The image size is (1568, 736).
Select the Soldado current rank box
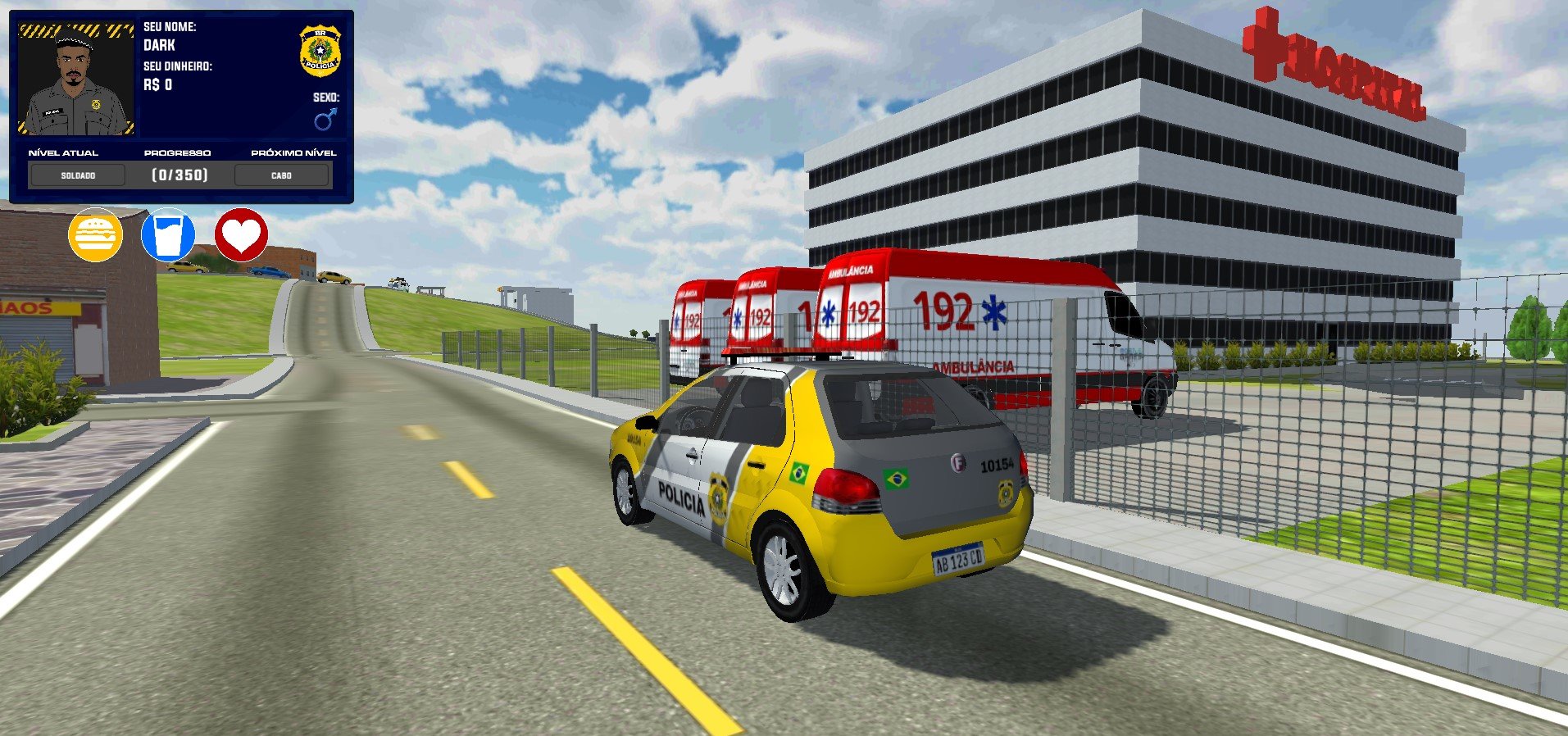coord(78,175)
